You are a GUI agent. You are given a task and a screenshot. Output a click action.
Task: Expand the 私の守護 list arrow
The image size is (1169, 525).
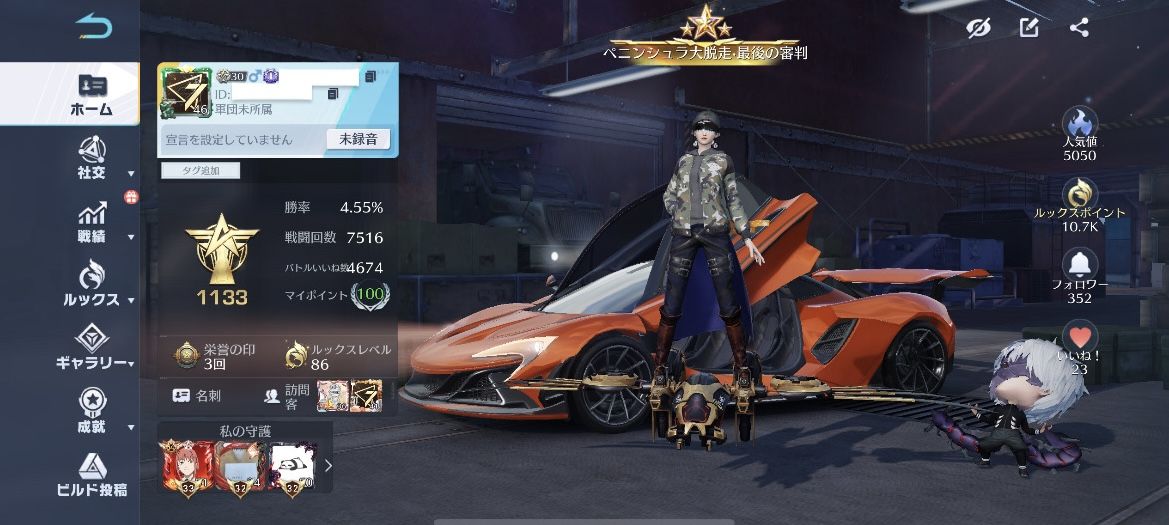pyautogui.click(x=328, y=465)
